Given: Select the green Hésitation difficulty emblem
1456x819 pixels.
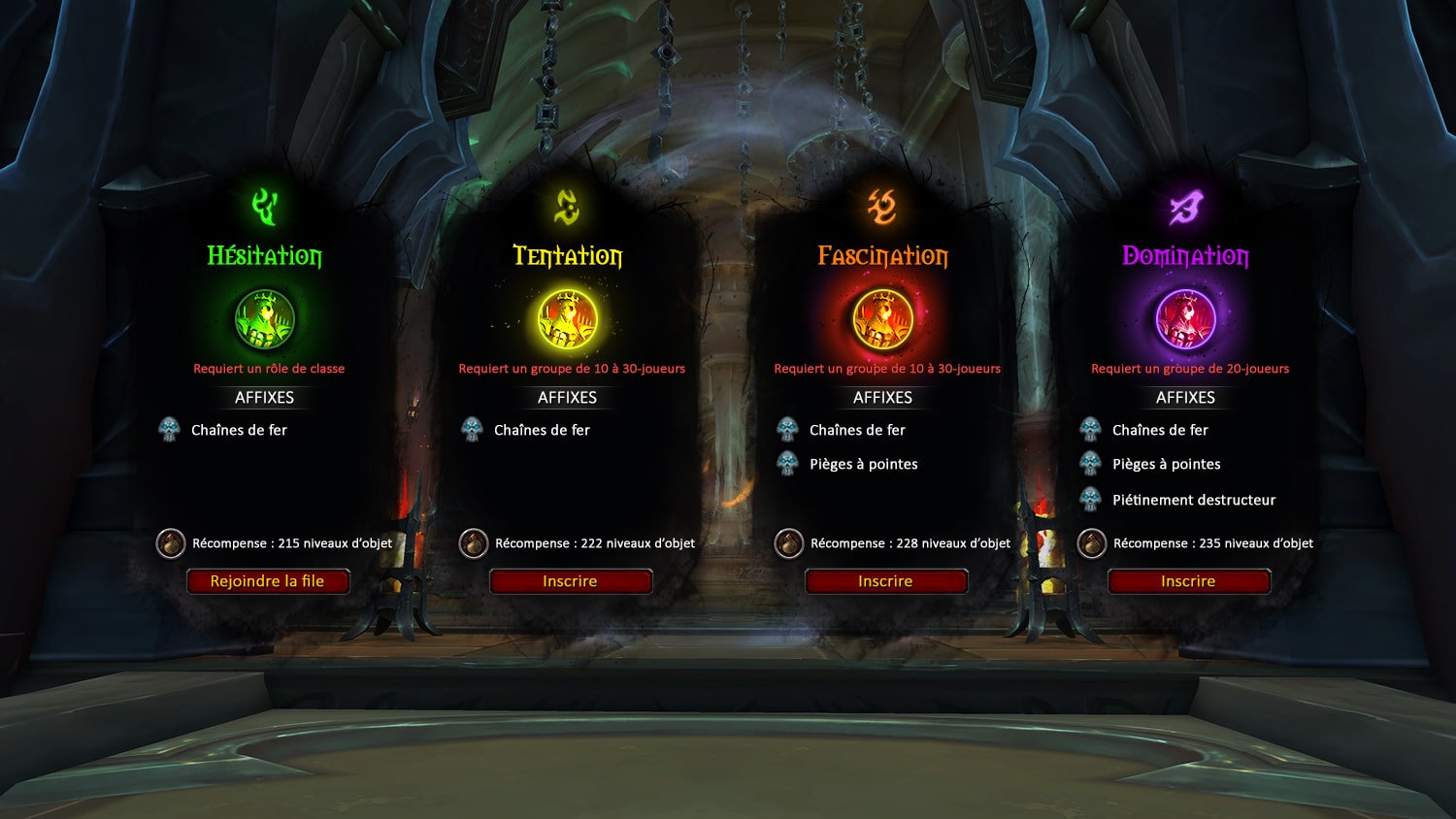Looking at the screenshot, I should [x=264, y=319].
